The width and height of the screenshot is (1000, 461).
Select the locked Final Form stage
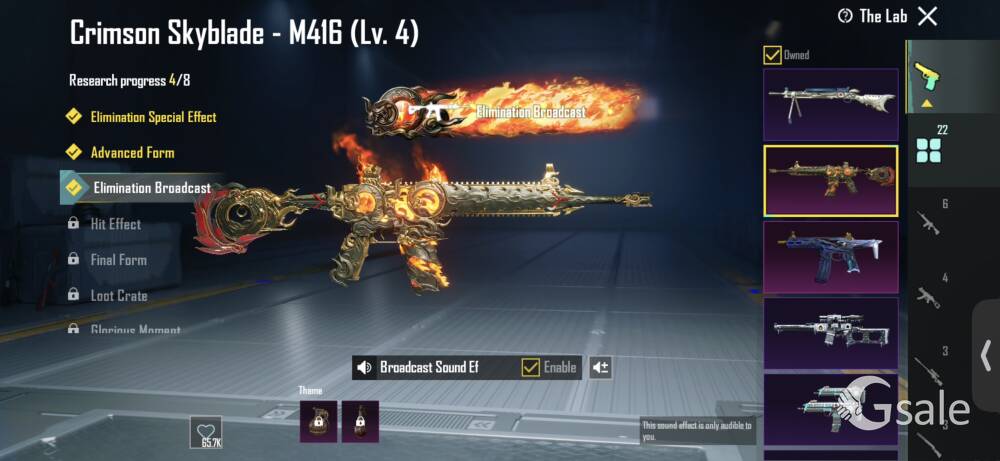point(118,260)
